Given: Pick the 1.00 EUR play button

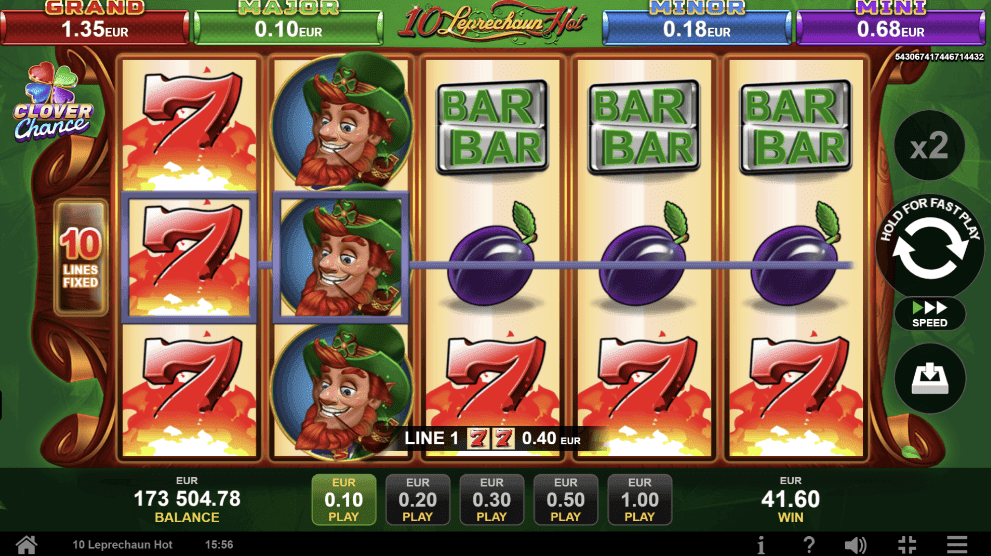Looking at the screenshot, I should (640, 499).
